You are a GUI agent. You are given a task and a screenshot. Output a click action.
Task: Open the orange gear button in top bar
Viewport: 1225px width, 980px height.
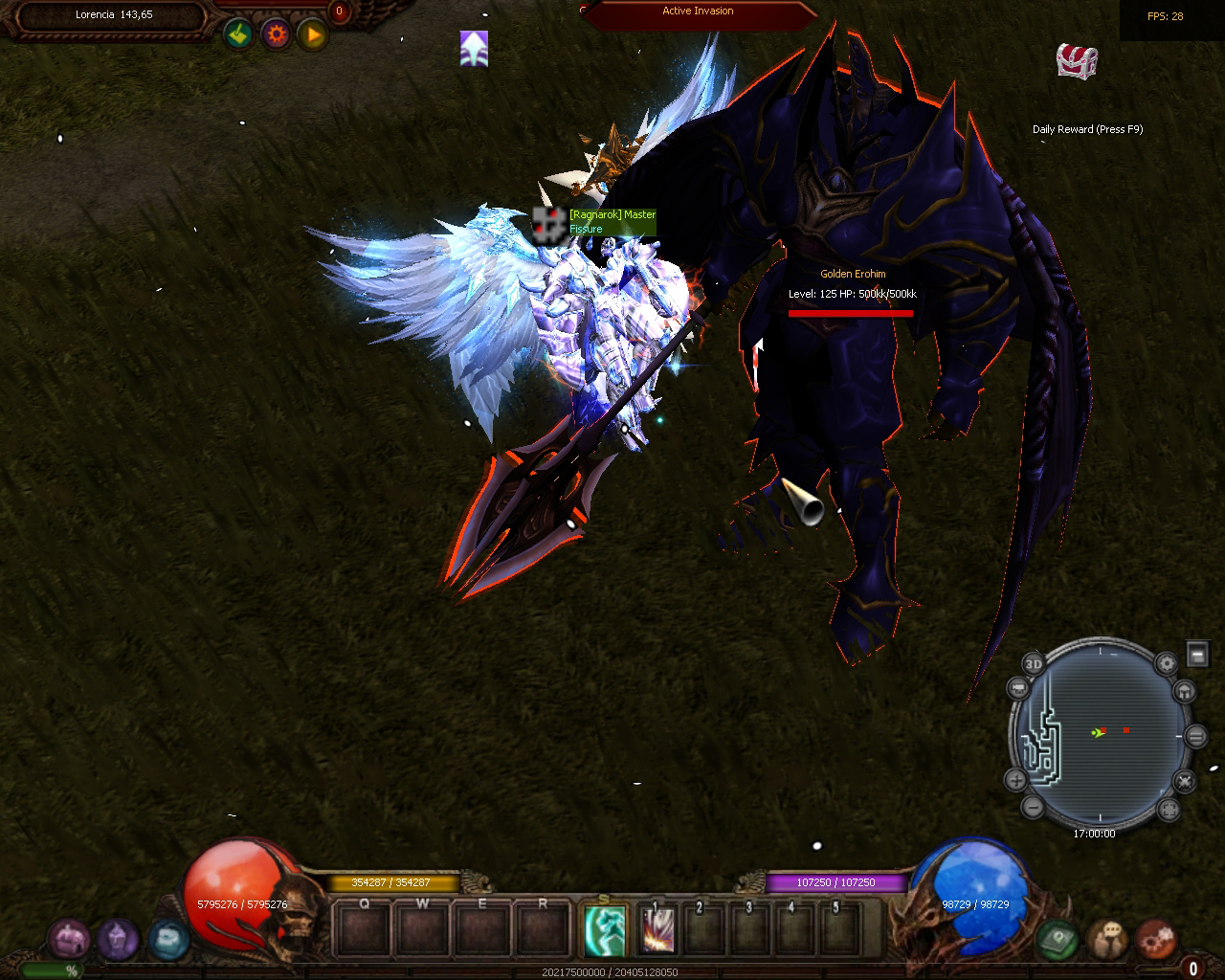coord(277,35)
